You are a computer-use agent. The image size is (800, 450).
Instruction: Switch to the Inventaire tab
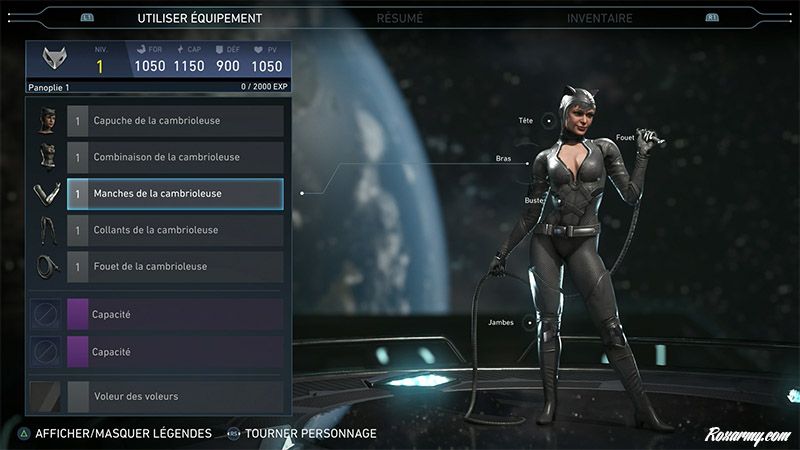(599, 18)
